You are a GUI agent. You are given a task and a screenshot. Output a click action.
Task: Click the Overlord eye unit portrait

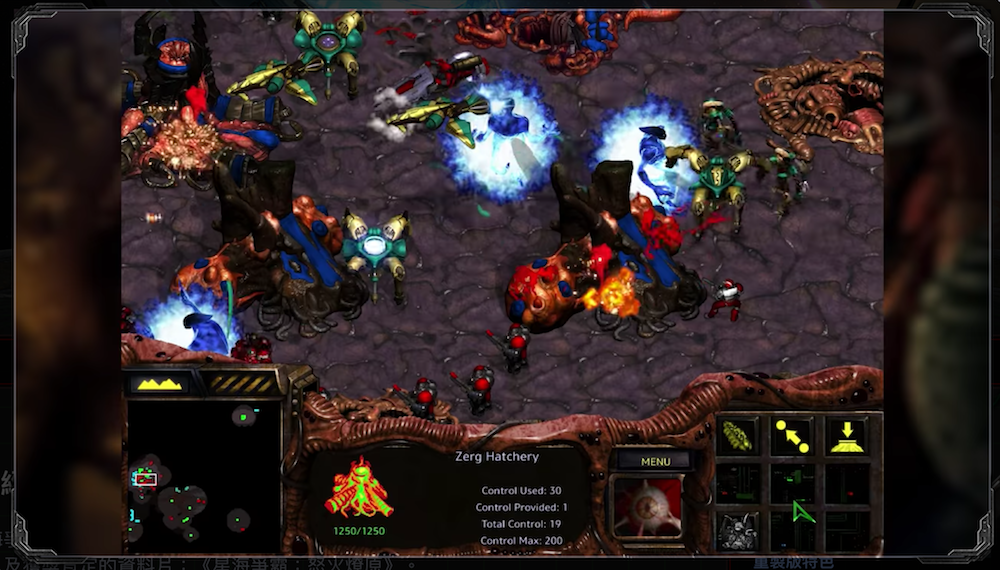(649, 507)
